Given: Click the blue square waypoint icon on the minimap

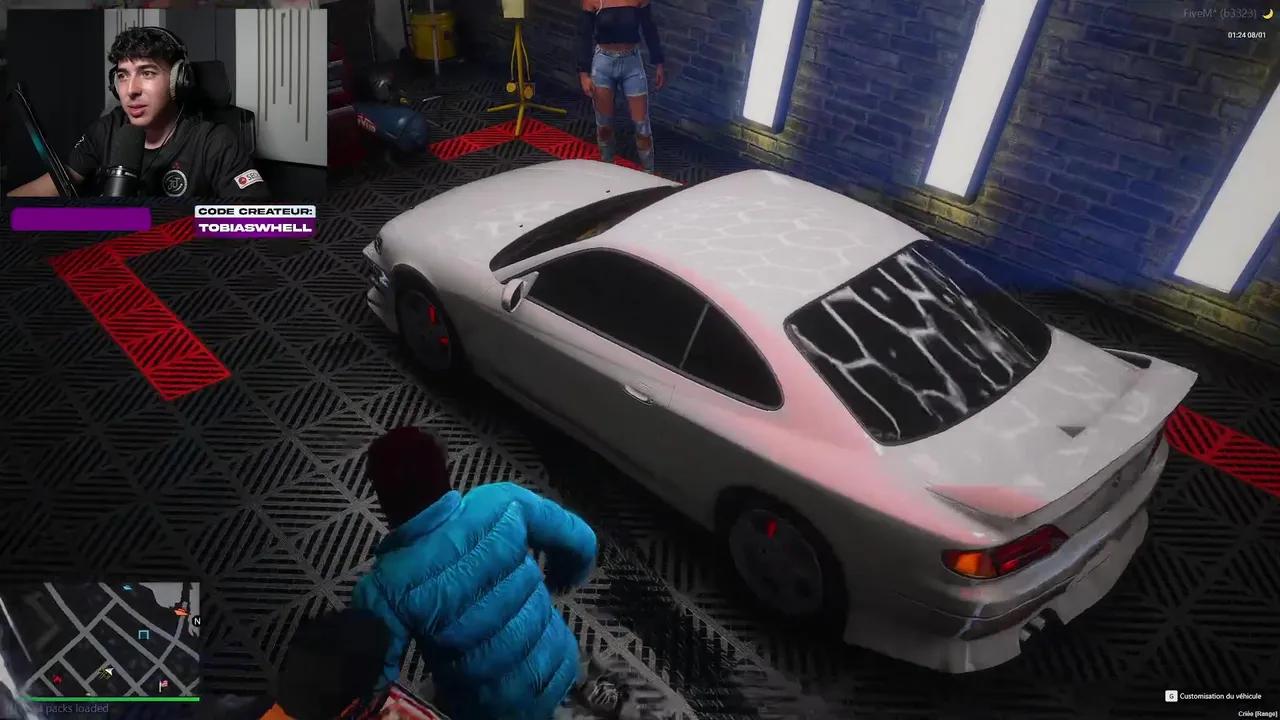Looking at the screenshot, I should (143, 633).
